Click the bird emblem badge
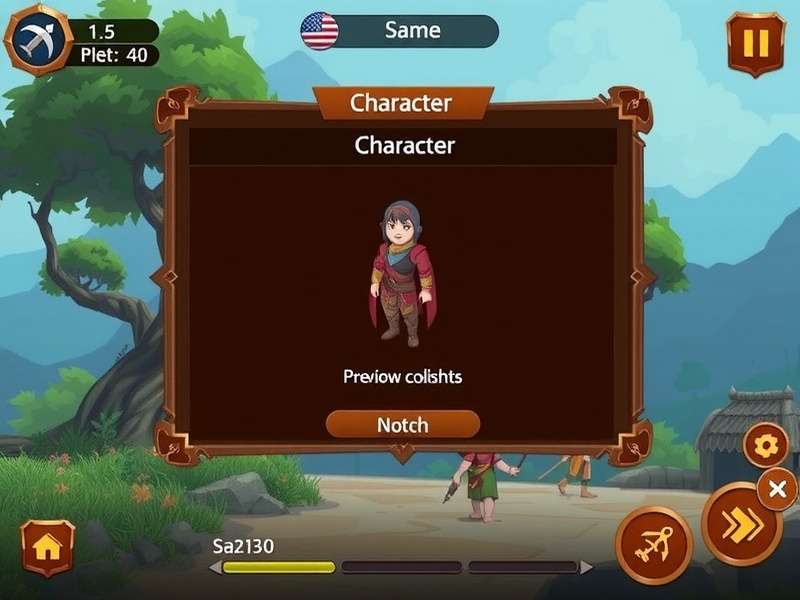The width and height of the screenshot is (800, 600). 38,40
